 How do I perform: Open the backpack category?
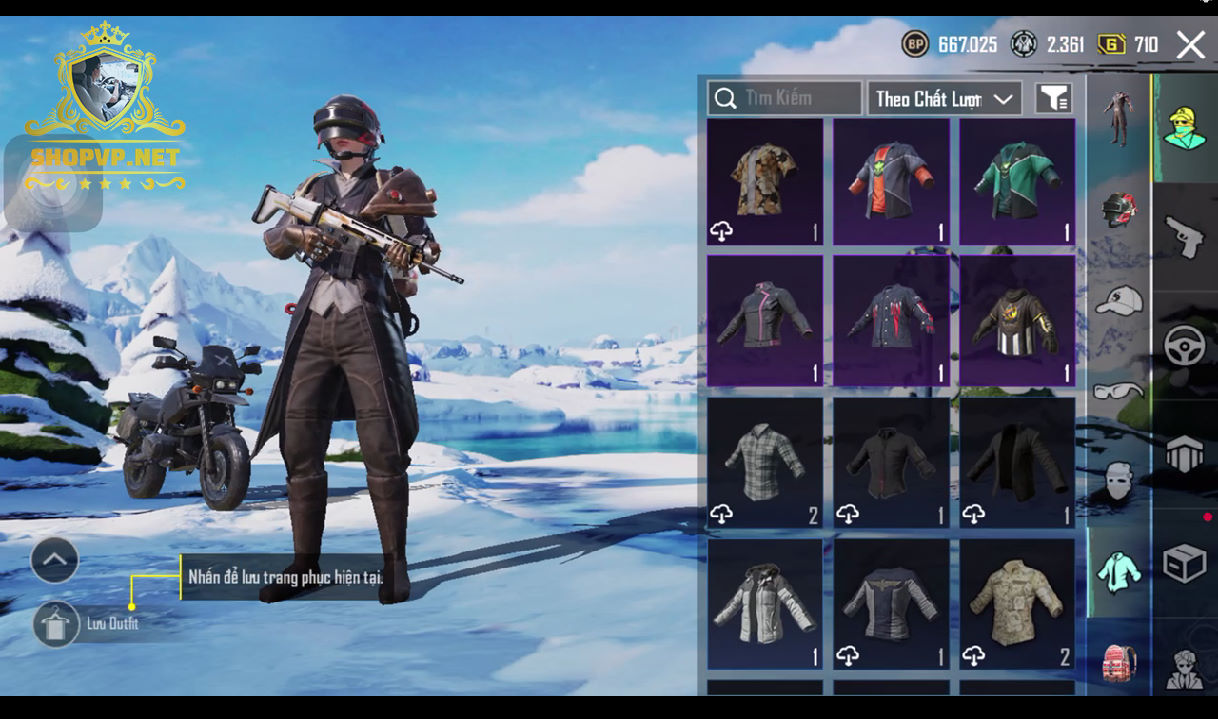[x=1118, y=662]
